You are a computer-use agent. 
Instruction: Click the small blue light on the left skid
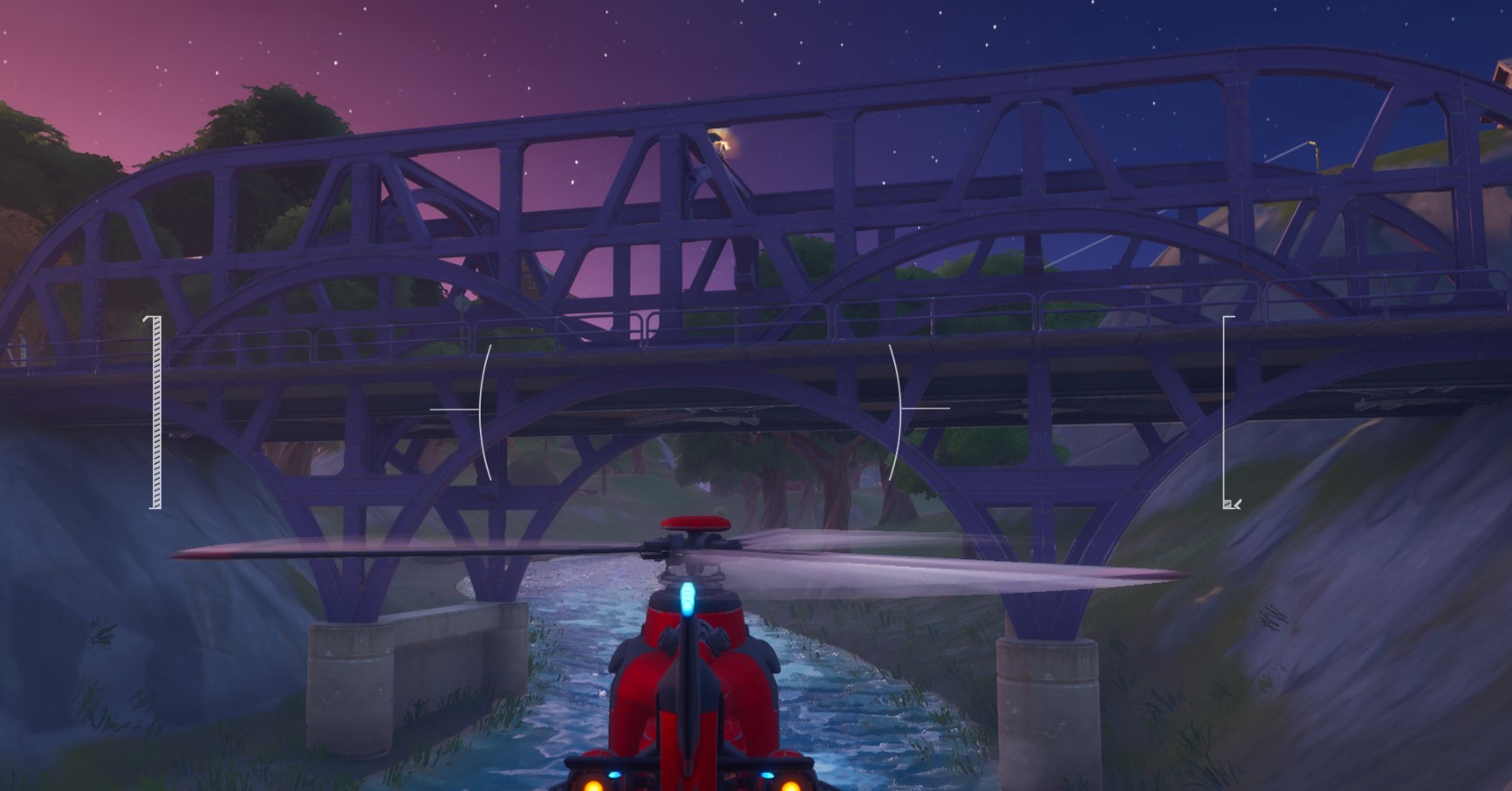coord(615,776)
